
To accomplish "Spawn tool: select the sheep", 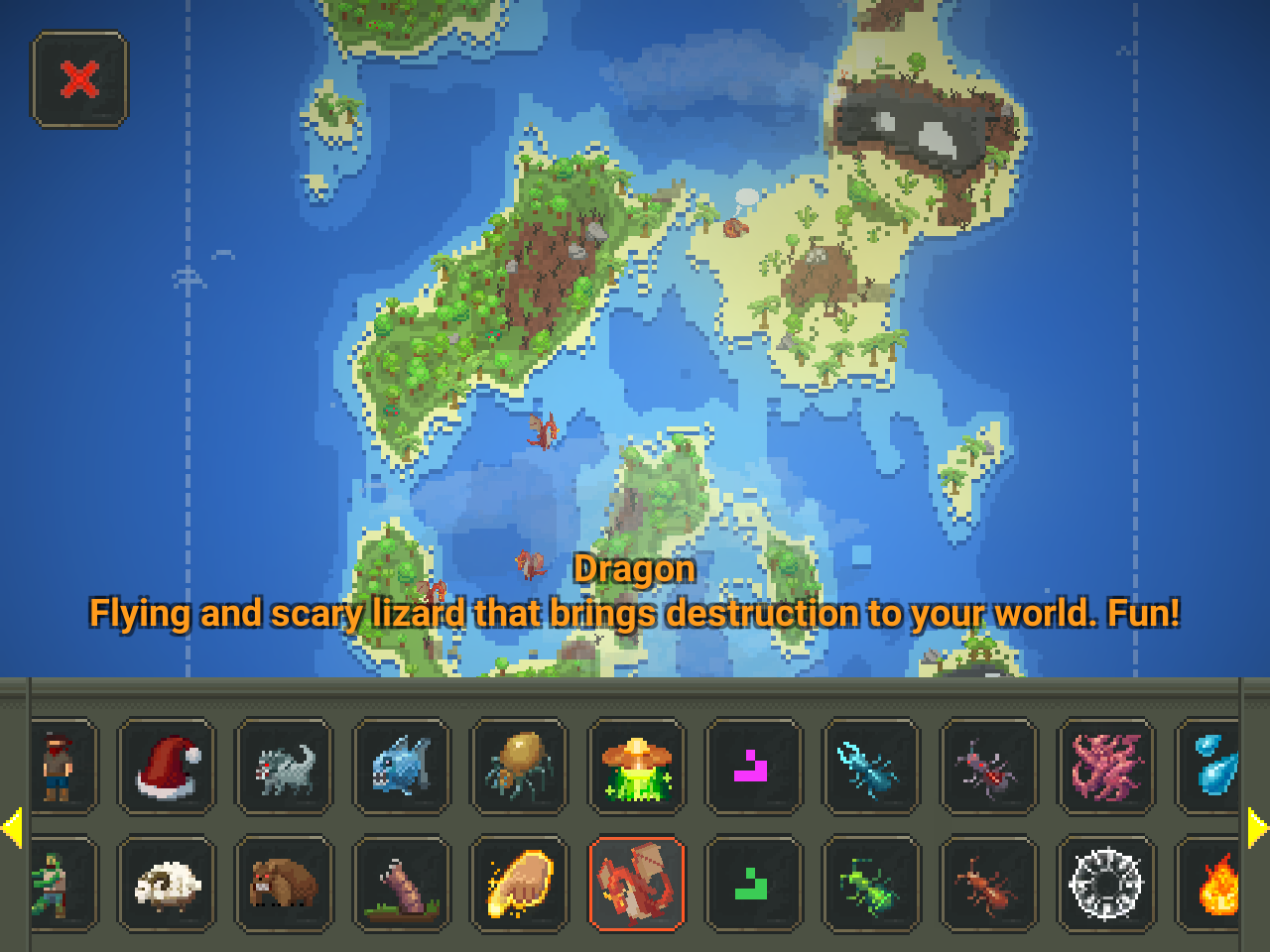I will (166, 884).
